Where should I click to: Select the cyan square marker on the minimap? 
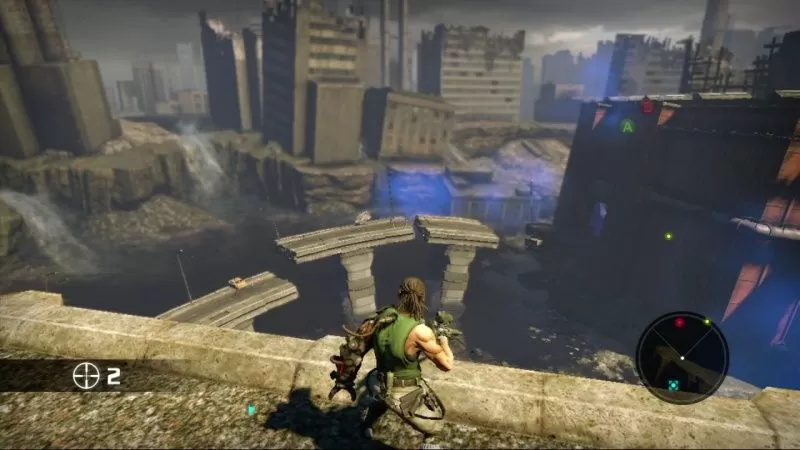coord(674,384)
